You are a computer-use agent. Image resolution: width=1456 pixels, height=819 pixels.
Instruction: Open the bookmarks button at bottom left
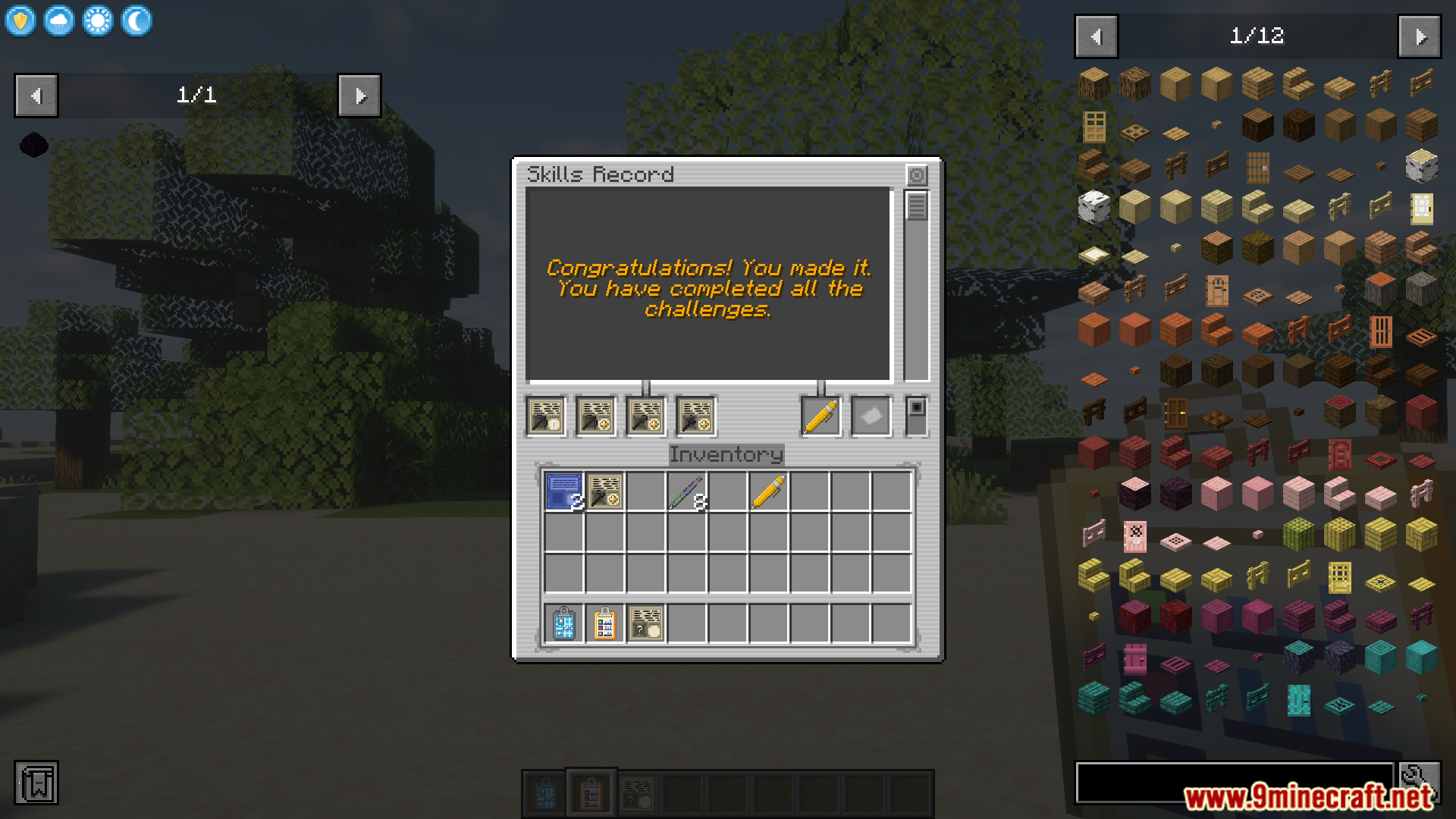pyautogui.click(x=36, y=783)
